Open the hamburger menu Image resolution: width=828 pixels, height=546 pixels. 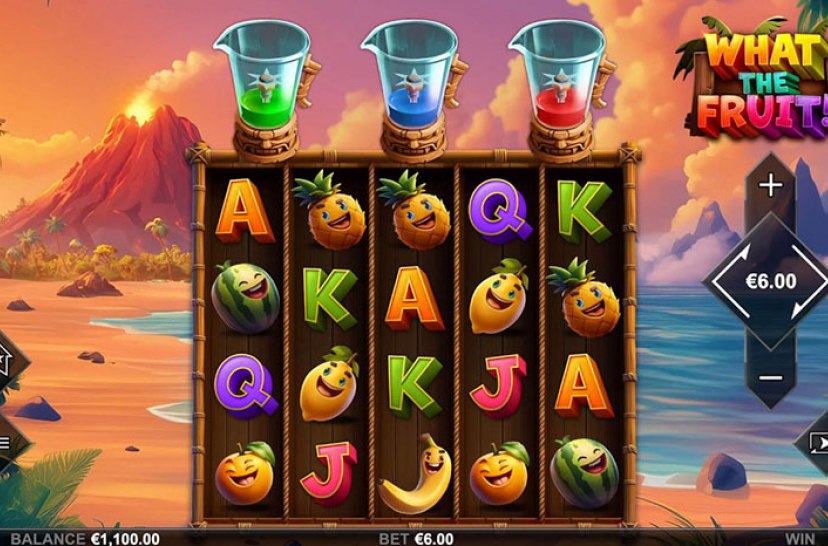pyautogui.click(x=5, y=440)
